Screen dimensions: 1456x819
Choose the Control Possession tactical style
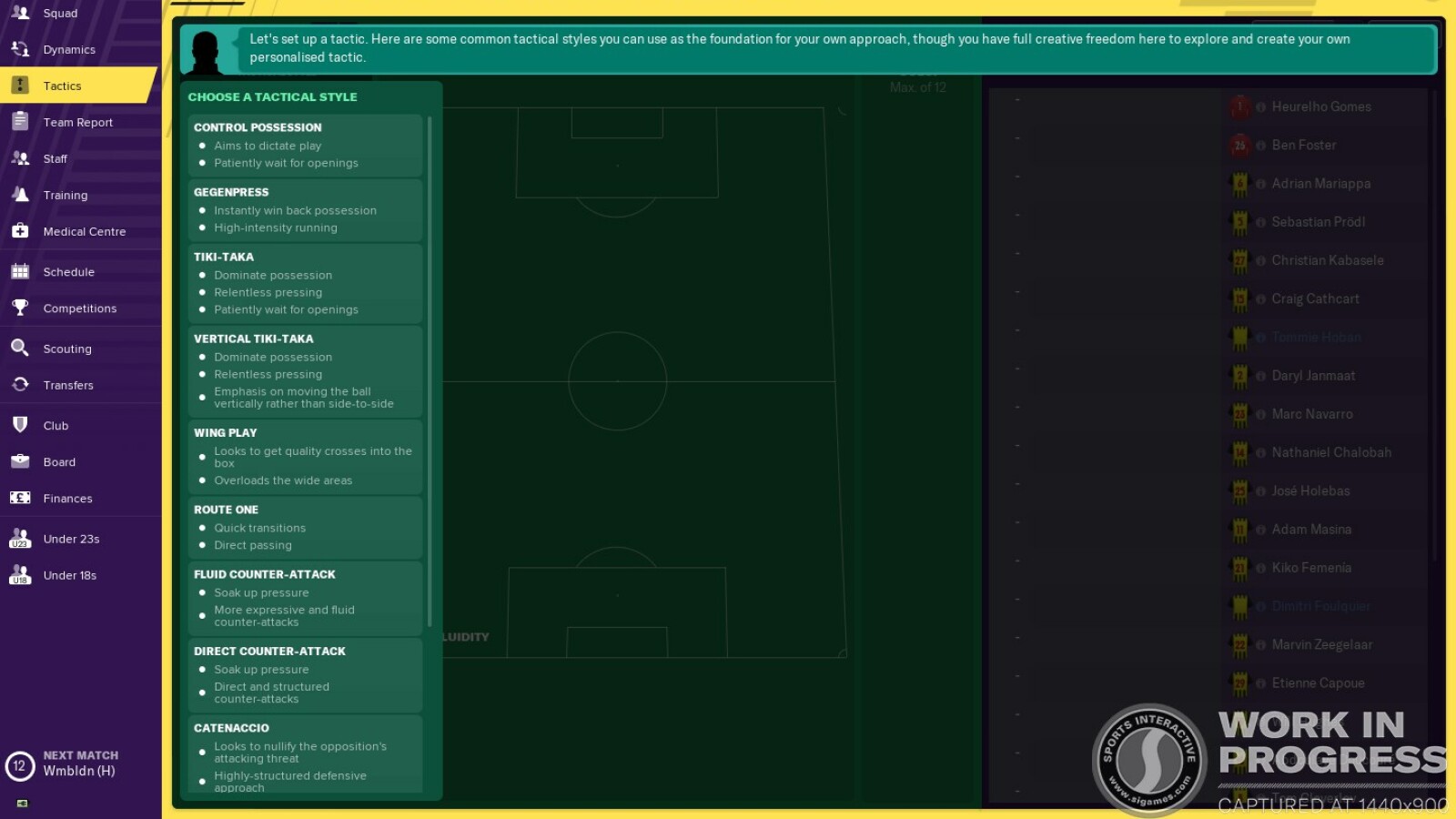pos(305,145)
